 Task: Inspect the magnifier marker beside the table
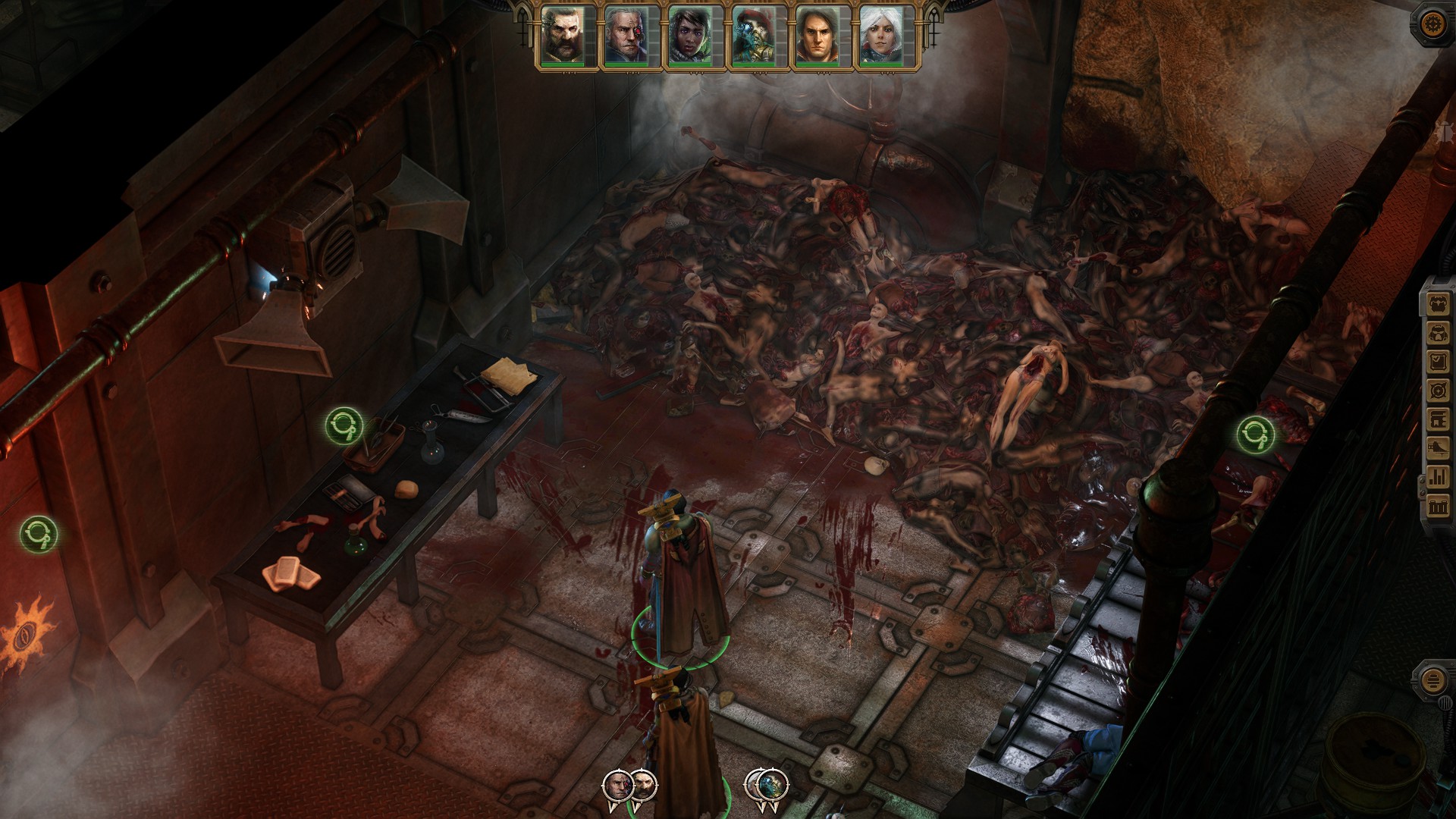click(344, 425)
